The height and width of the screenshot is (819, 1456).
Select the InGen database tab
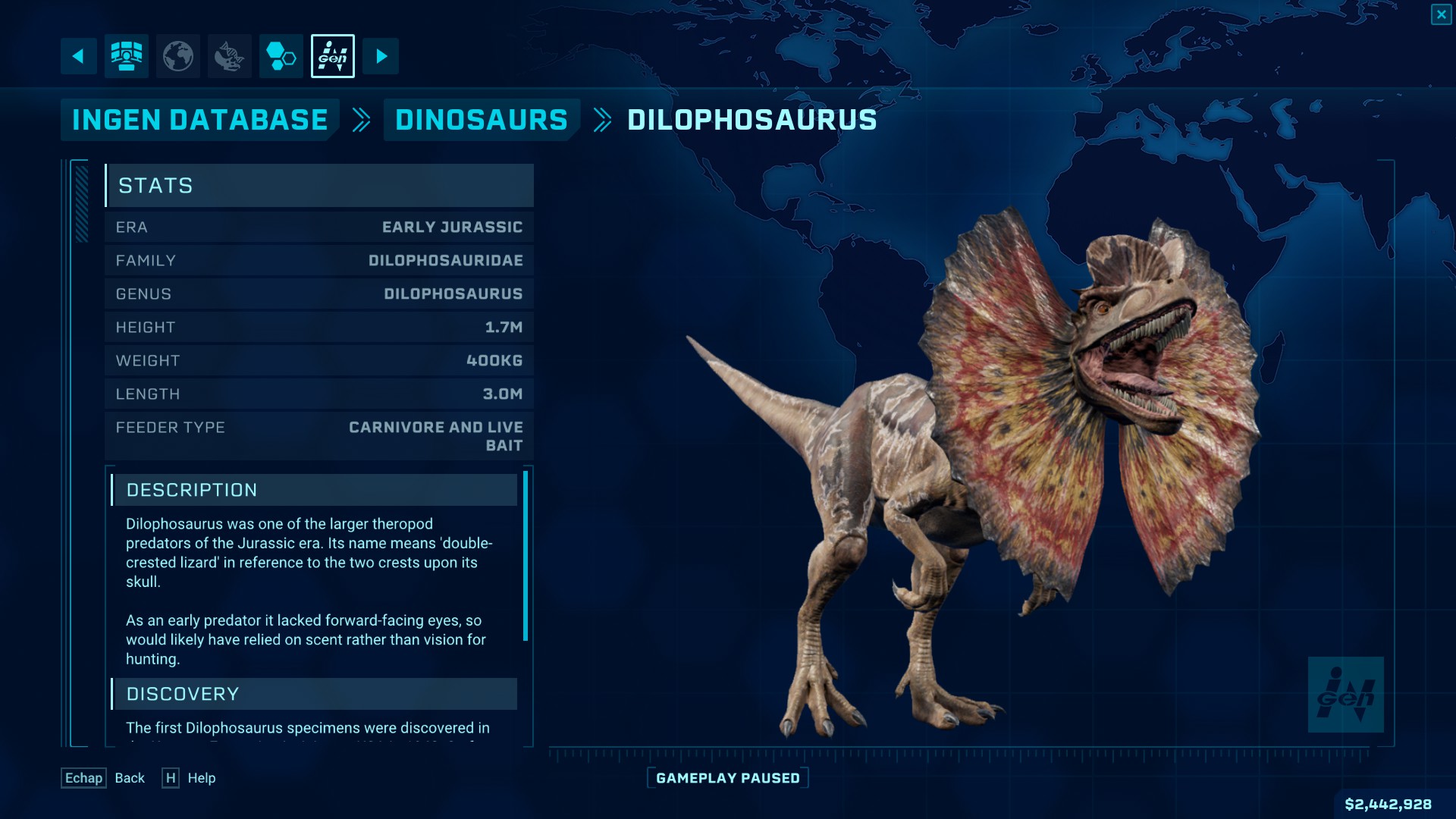(x=332, y=56)
